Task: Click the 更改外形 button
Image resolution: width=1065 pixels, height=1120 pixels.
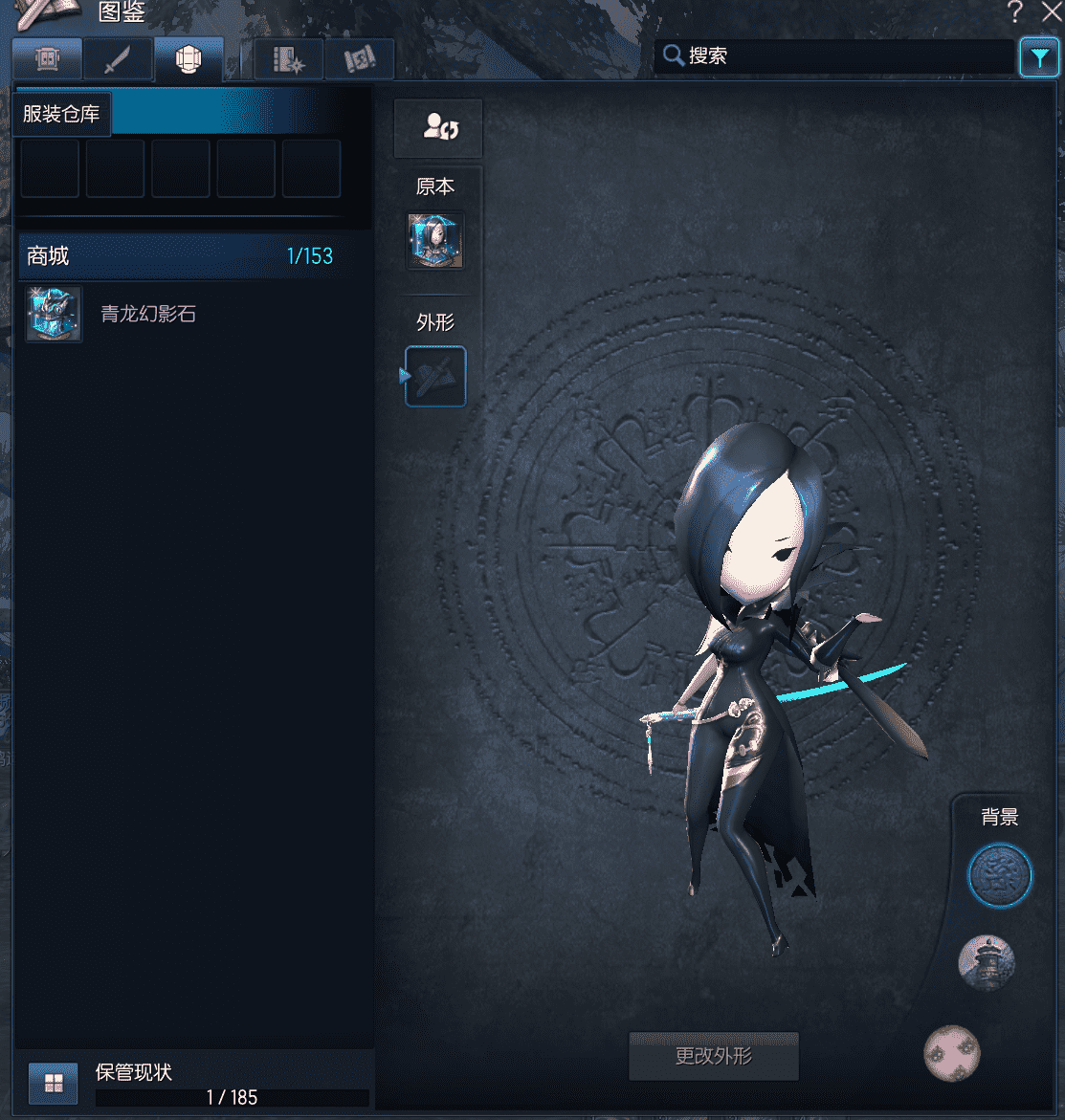Action: 714,1057
